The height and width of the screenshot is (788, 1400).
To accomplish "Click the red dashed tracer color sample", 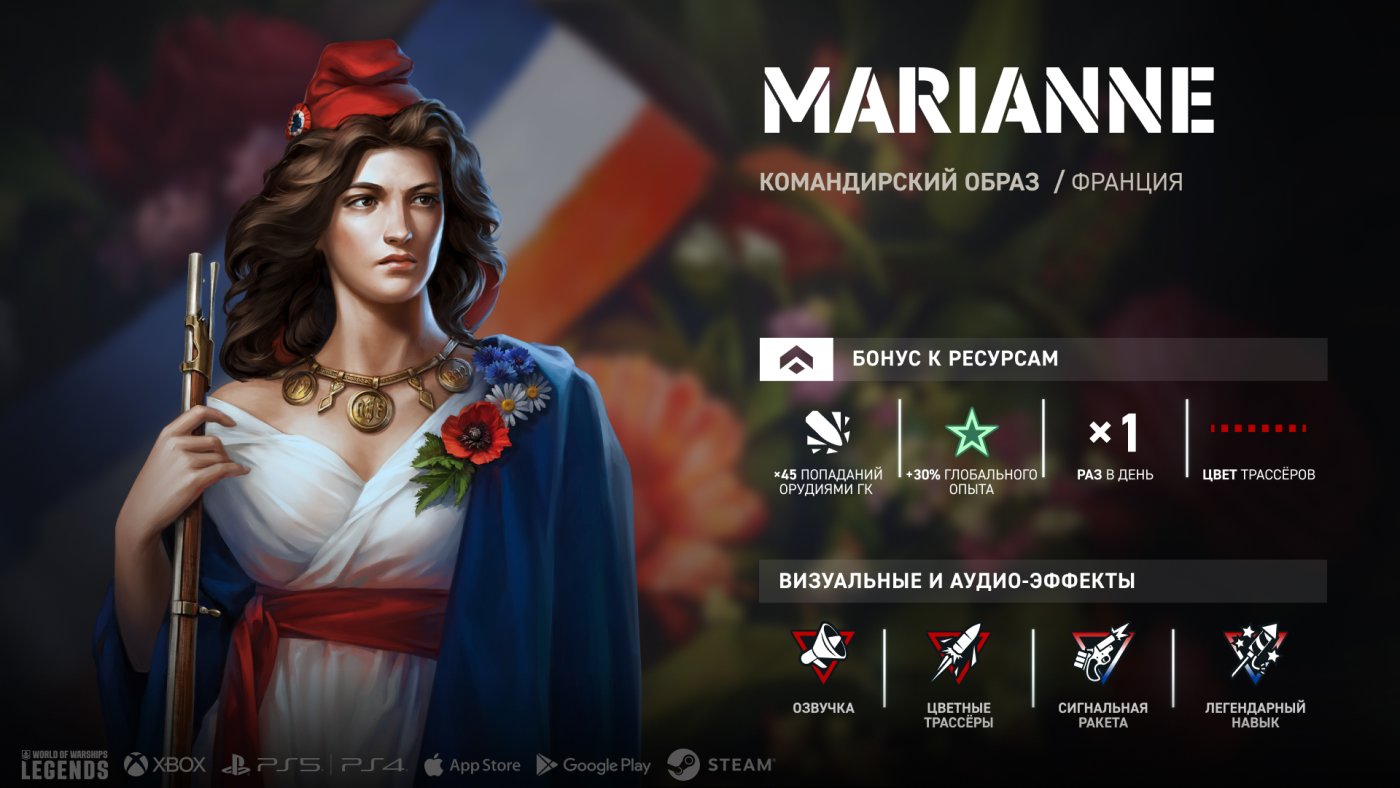I will (x=1258, y=428).
